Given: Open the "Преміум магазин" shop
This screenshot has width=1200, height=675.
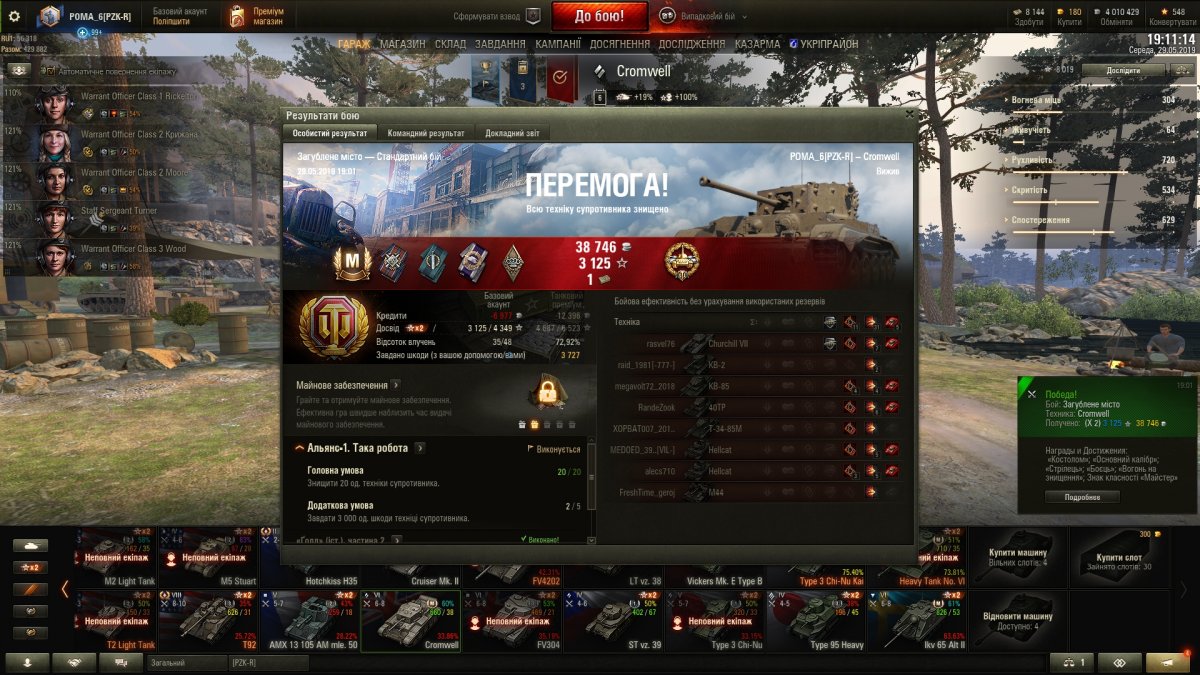Looking at the screenshot, I should (257, 16).
